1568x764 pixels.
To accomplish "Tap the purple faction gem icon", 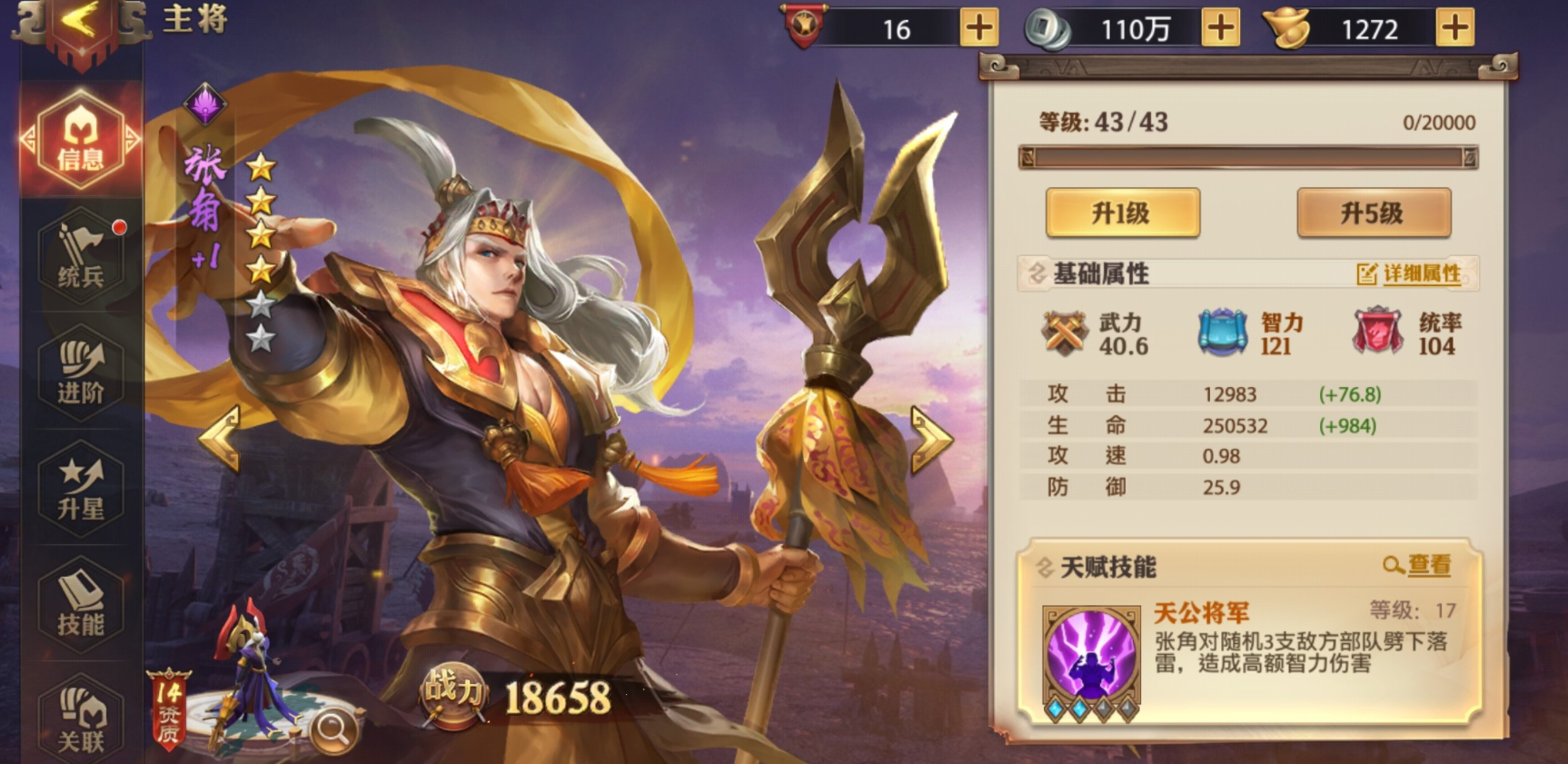I will [205, 104].
